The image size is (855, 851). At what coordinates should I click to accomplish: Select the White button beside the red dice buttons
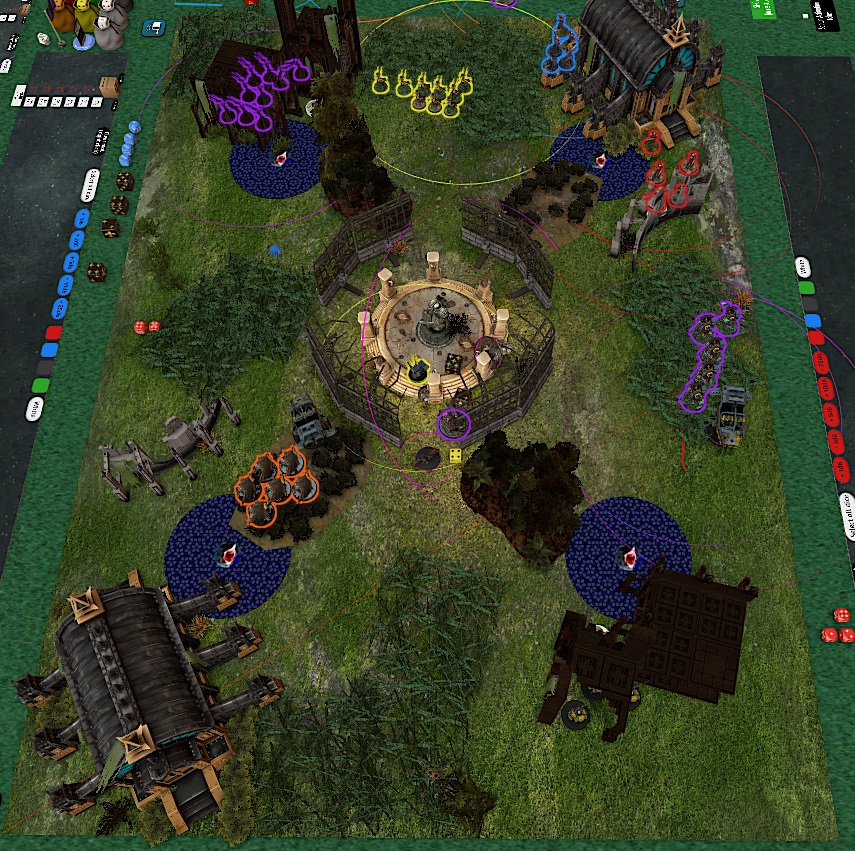point(803,268)
